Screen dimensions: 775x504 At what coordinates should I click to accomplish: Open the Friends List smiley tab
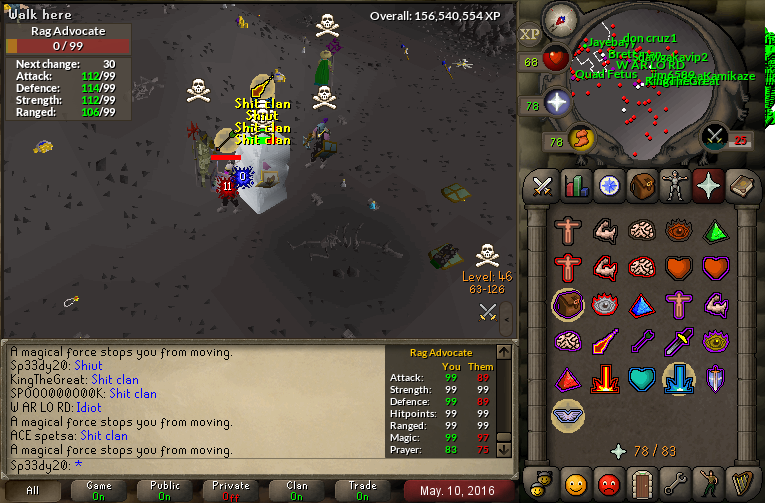576,483
